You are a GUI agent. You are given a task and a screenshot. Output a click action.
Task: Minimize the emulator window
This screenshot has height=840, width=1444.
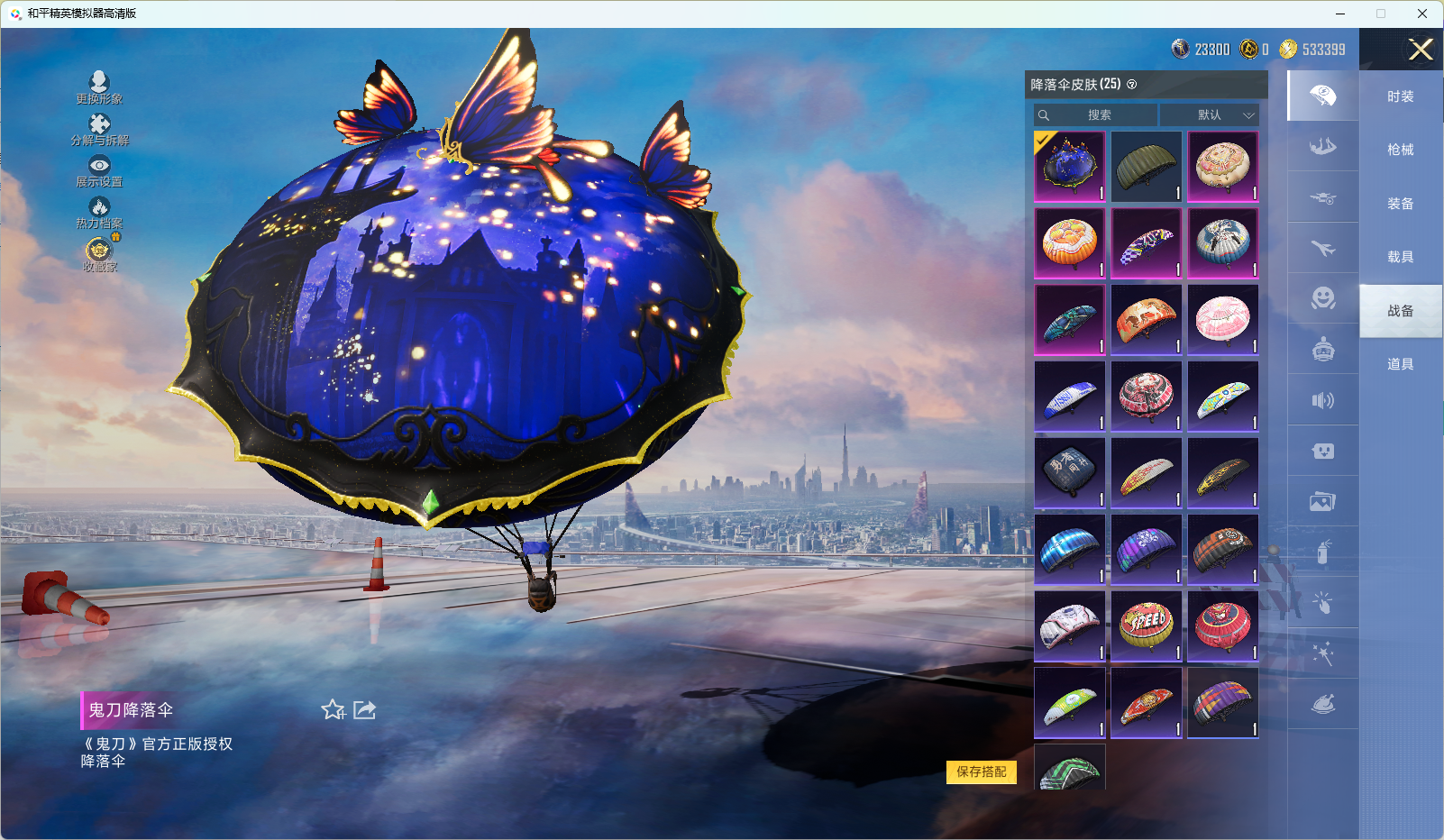point(1340,14)
